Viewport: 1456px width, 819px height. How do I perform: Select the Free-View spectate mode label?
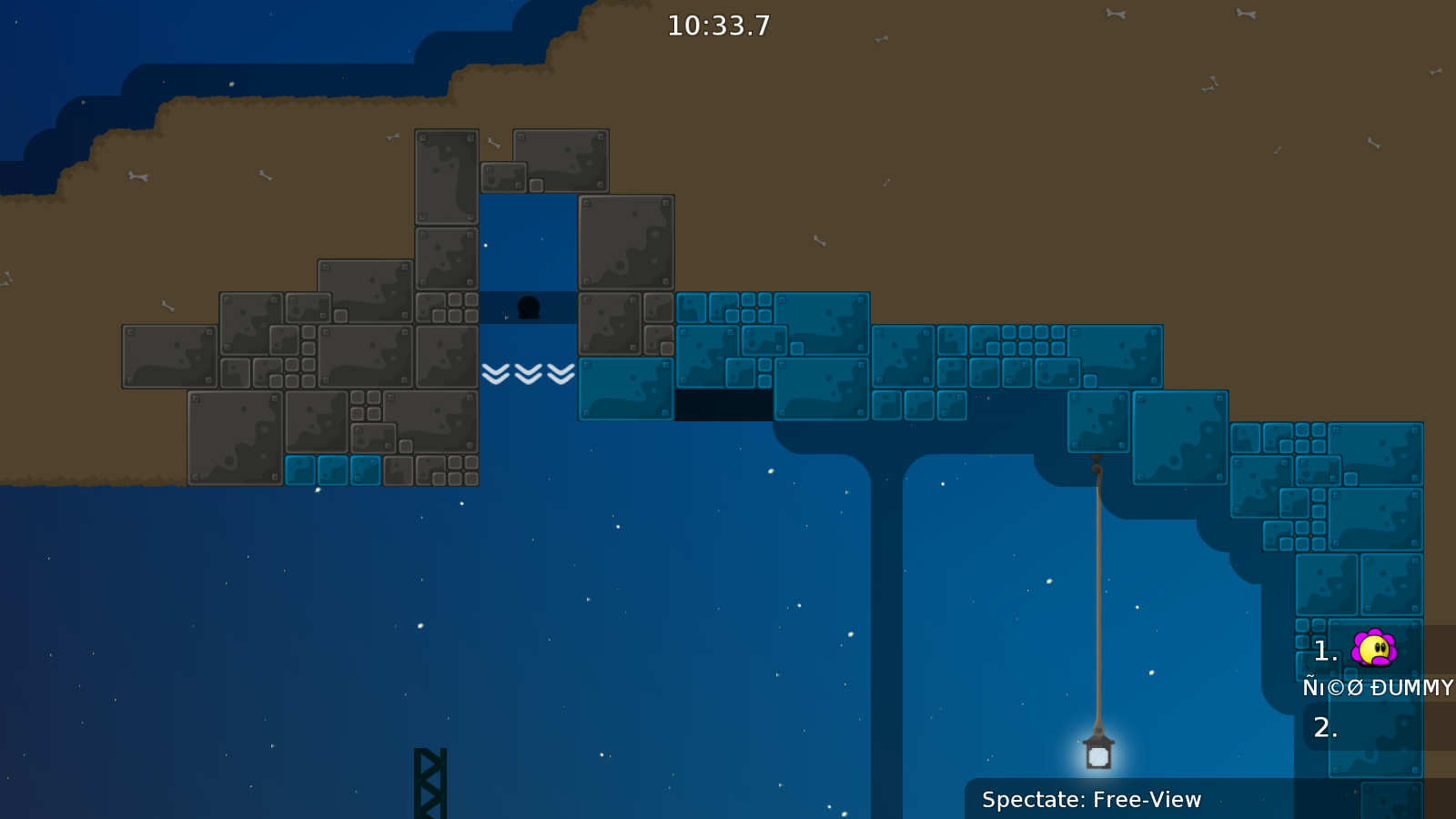tap(1146, 800)
